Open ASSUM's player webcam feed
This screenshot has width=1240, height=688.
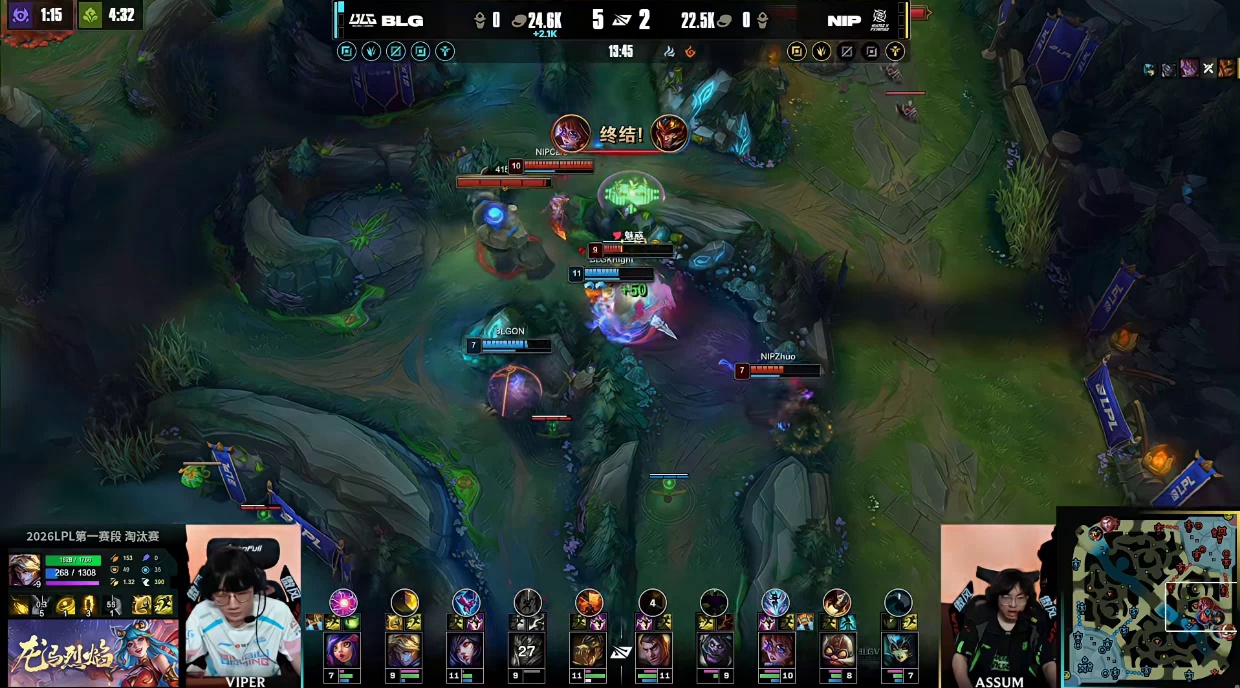coord(997,605)
